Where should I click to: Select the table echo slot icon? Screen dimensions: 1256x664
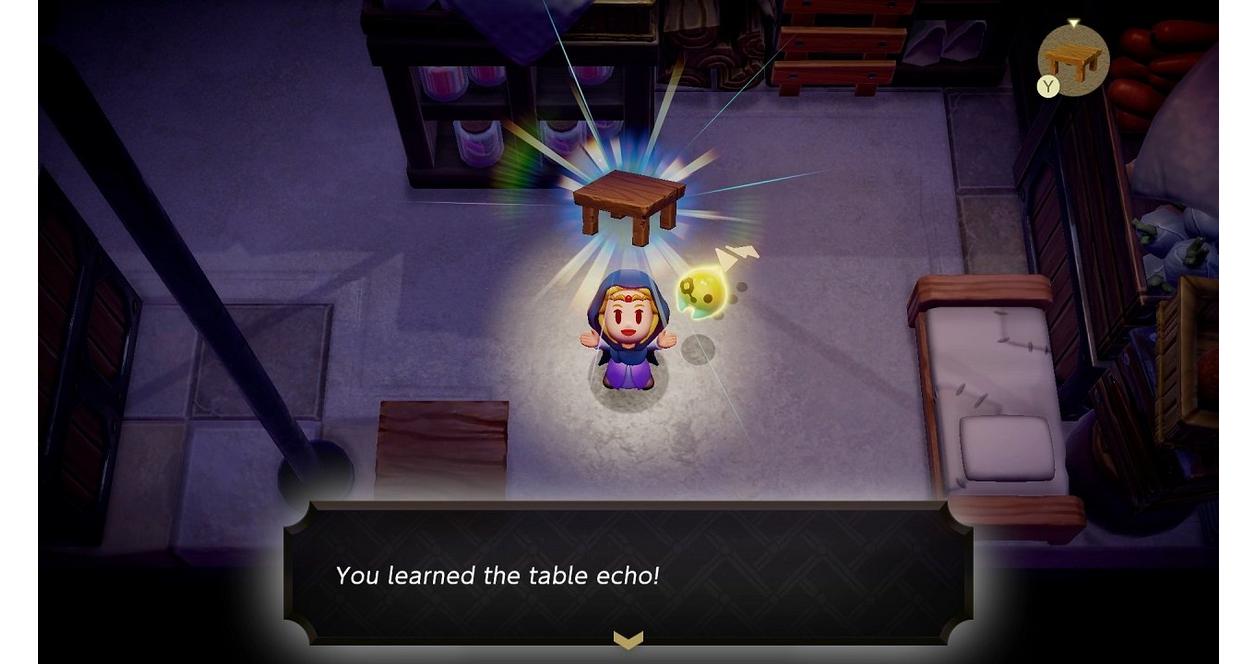coord(1074,61)
